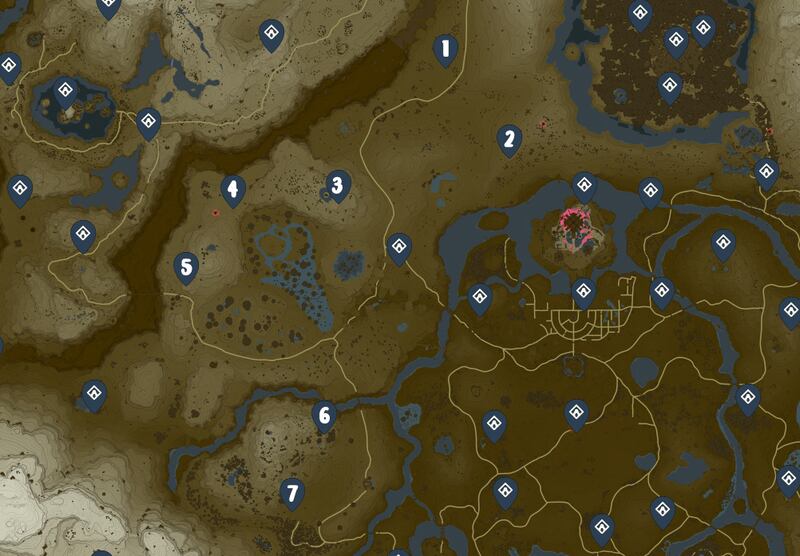
Task: Click the numbered marker 2
Action: [x=509, y=139]
